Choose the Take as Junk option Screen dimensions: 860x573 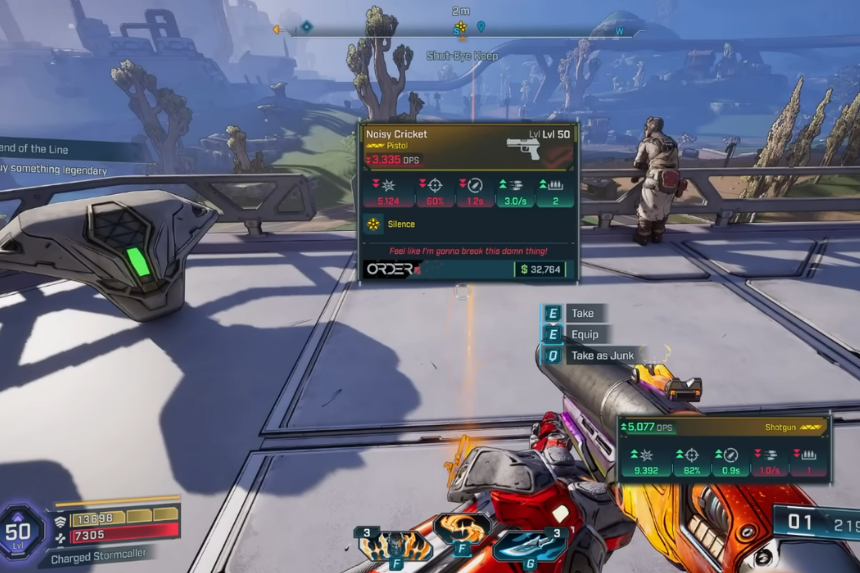[x=602, y=355]
